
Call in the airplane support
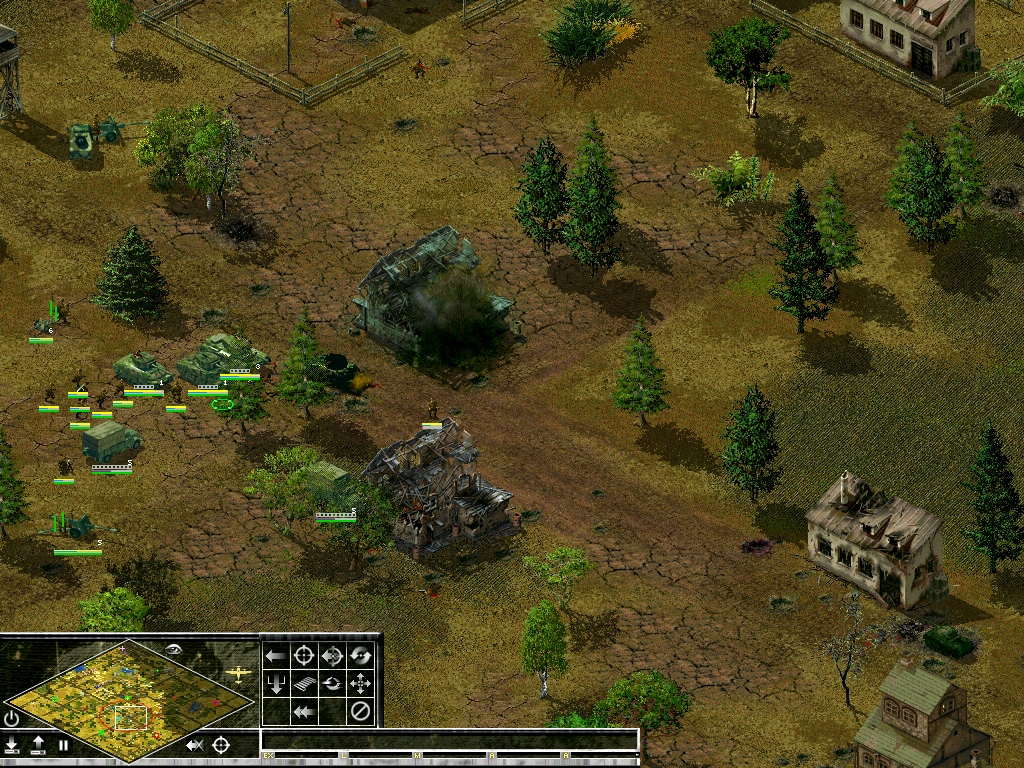[x=238, y=673]
